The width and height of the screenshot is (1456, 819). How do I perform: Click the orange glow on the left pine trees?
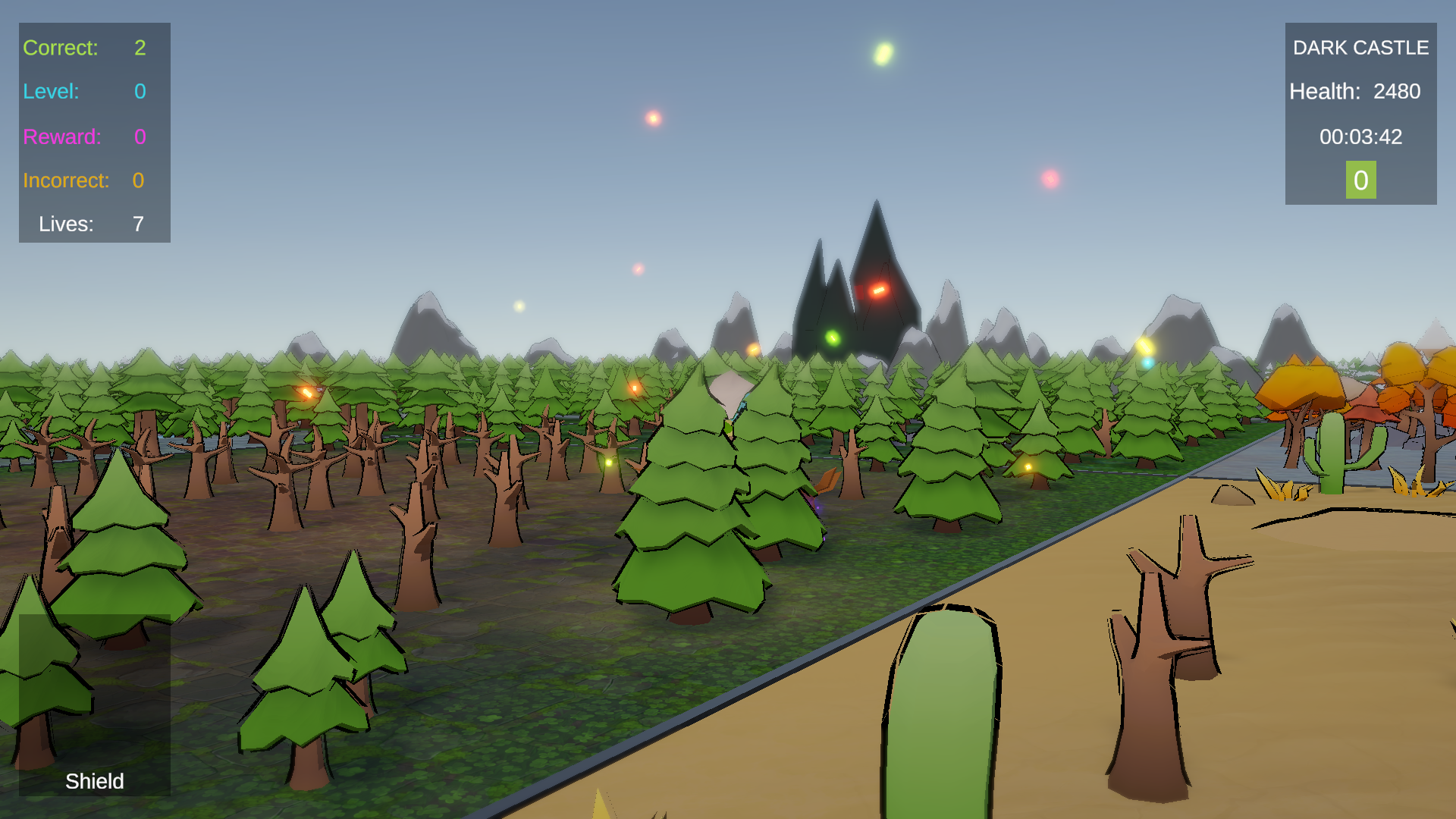tap(306, 392)
